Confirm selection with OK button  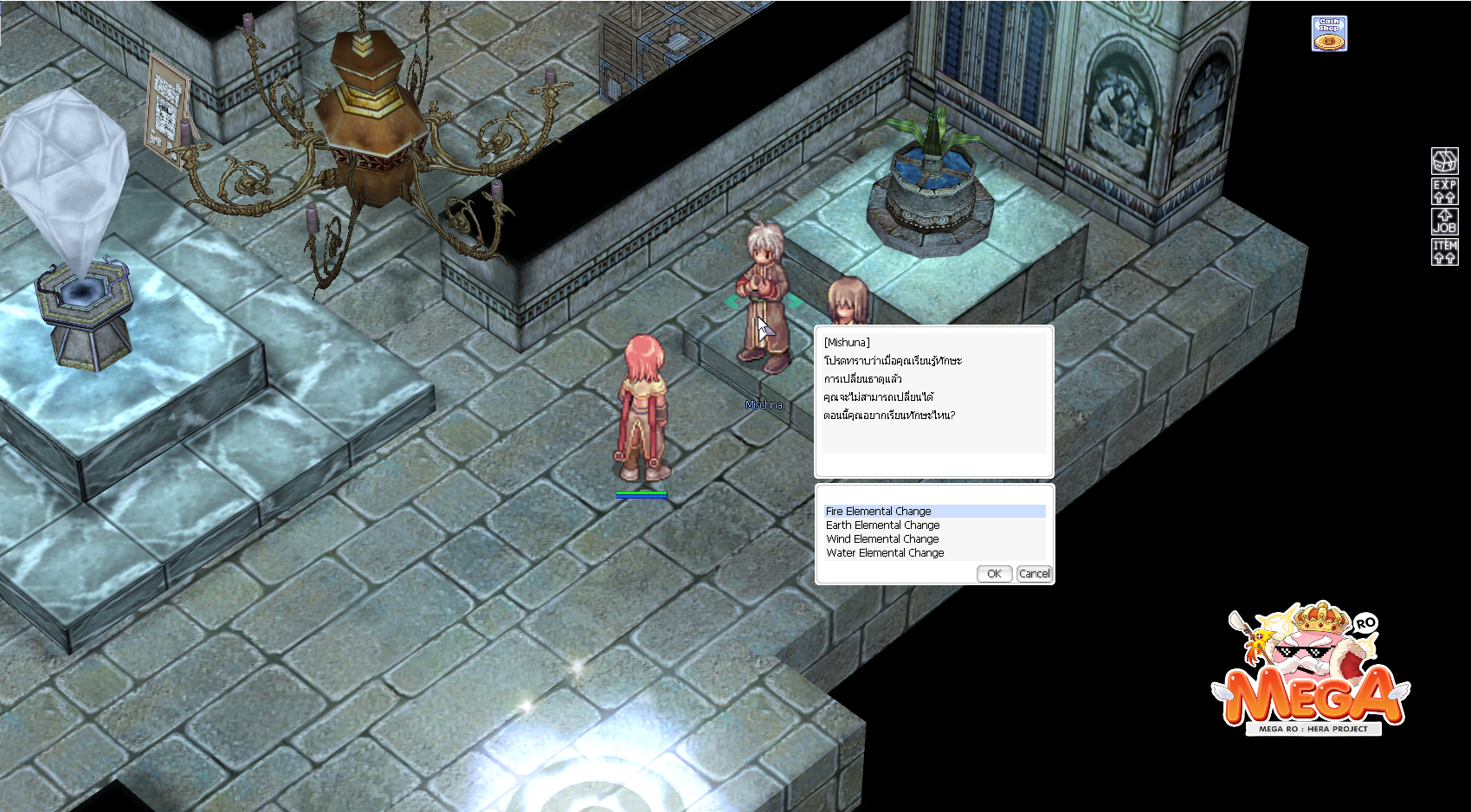point(994,574)
